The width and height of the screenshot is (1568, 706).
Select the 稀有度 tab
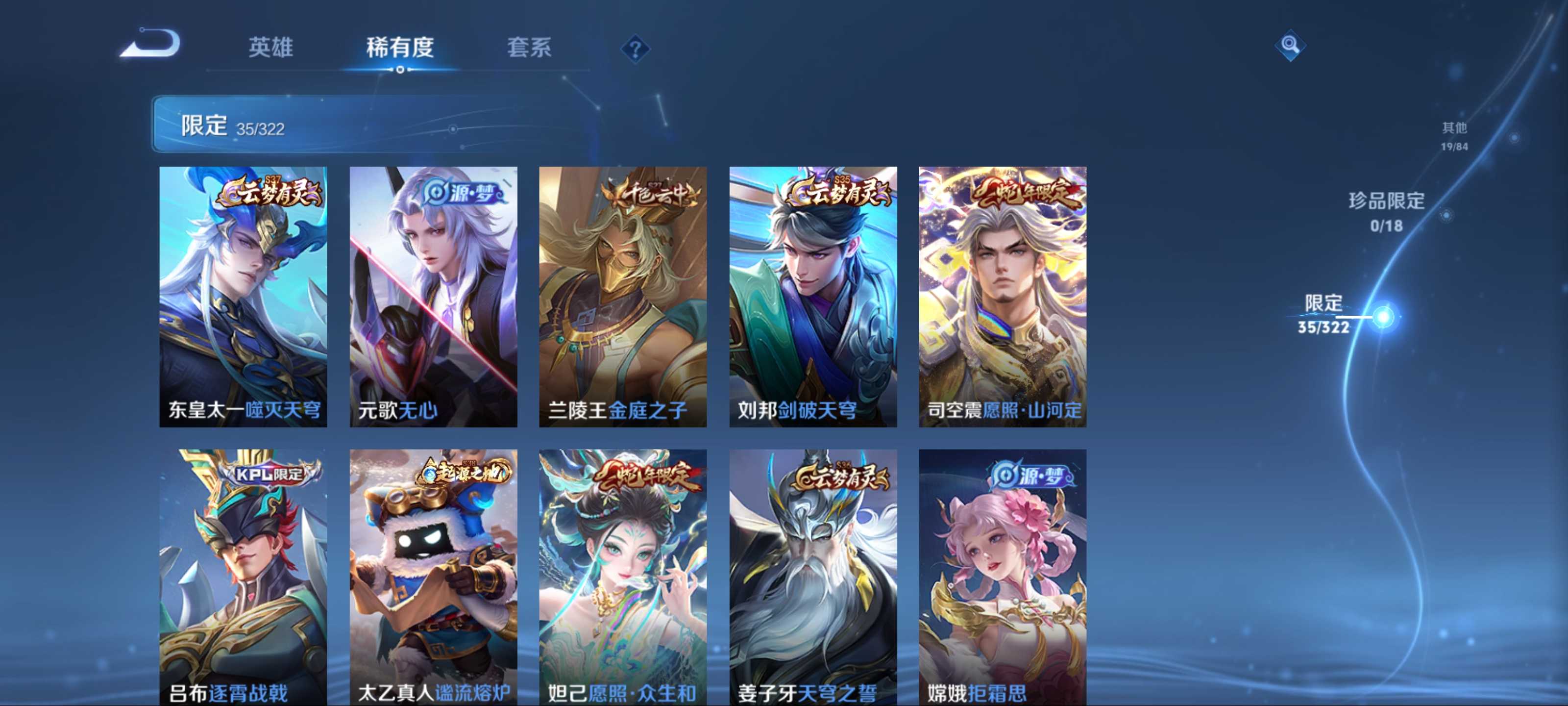[x=400, y=47]
